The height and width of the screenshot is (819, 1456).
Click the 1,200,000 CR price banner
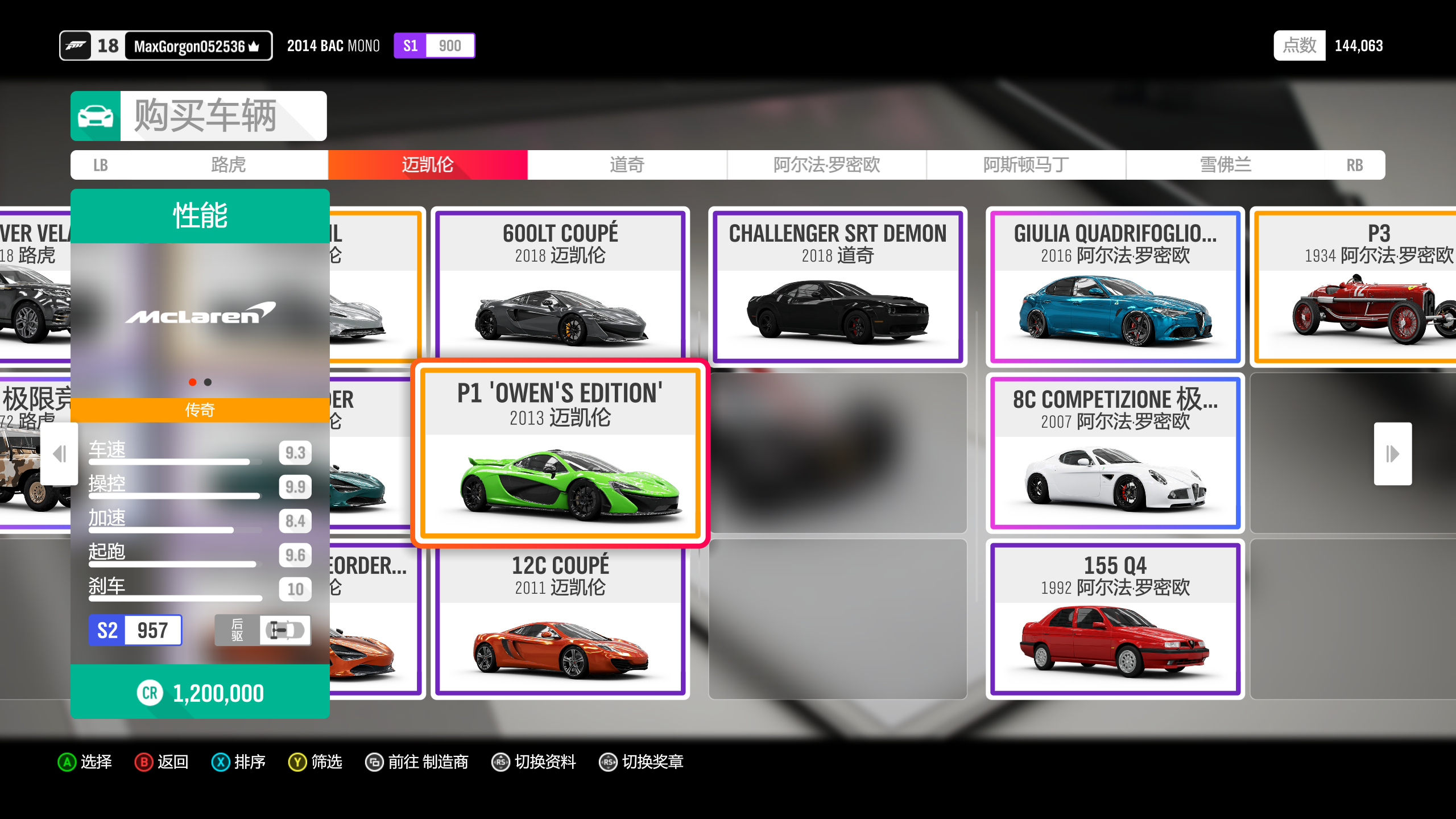point(200,693)
